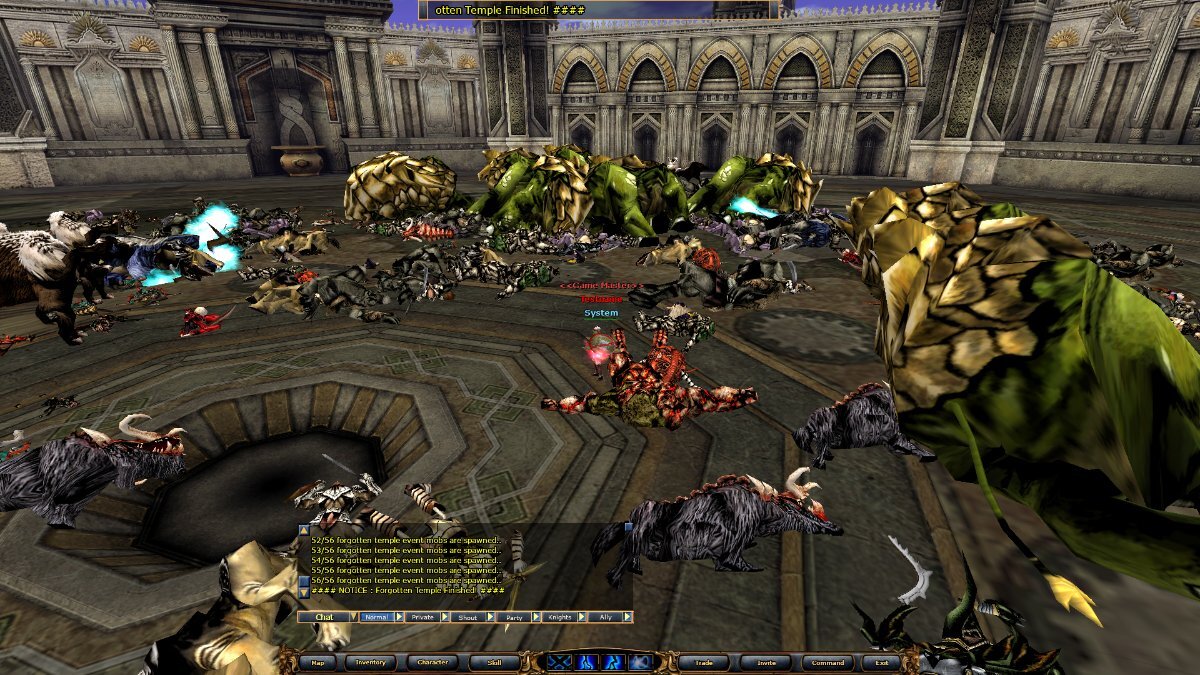
Task: Switch to the Knights chat channel
Action: coord(560,617)
